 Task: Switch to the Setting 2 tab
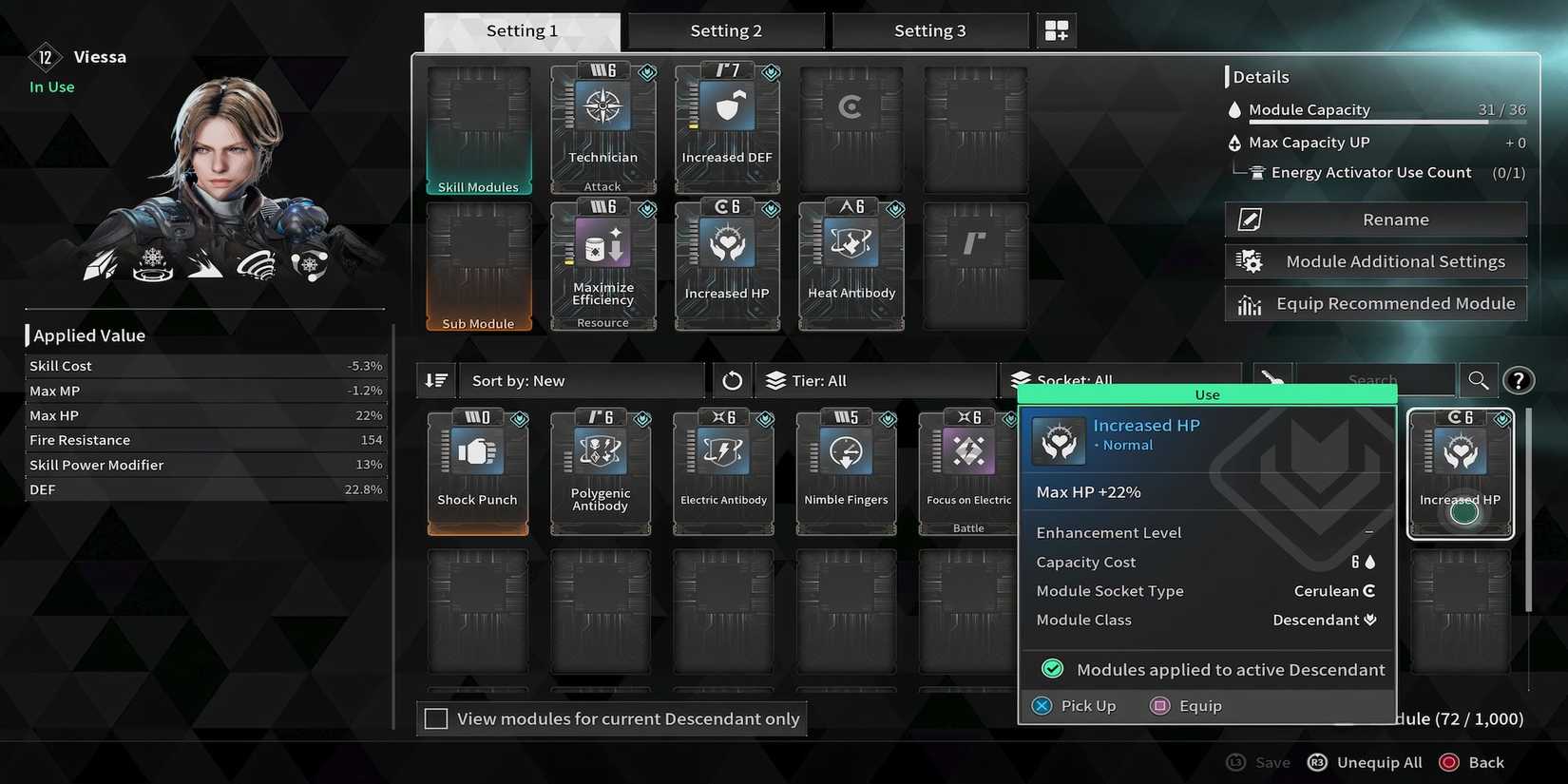[726, 29]
